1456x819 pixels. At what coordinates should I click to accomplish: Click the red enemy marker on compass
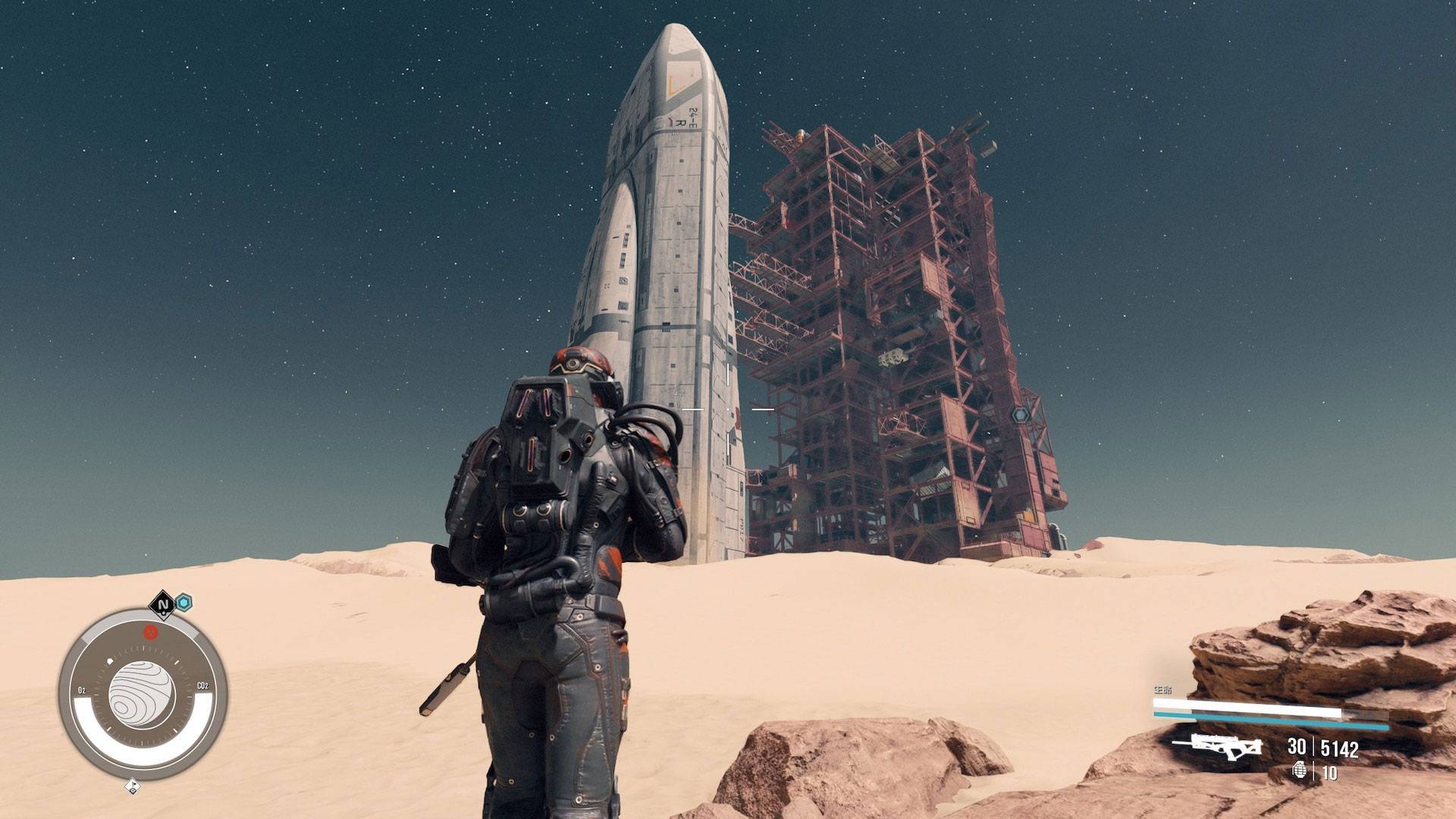(151, 632)
